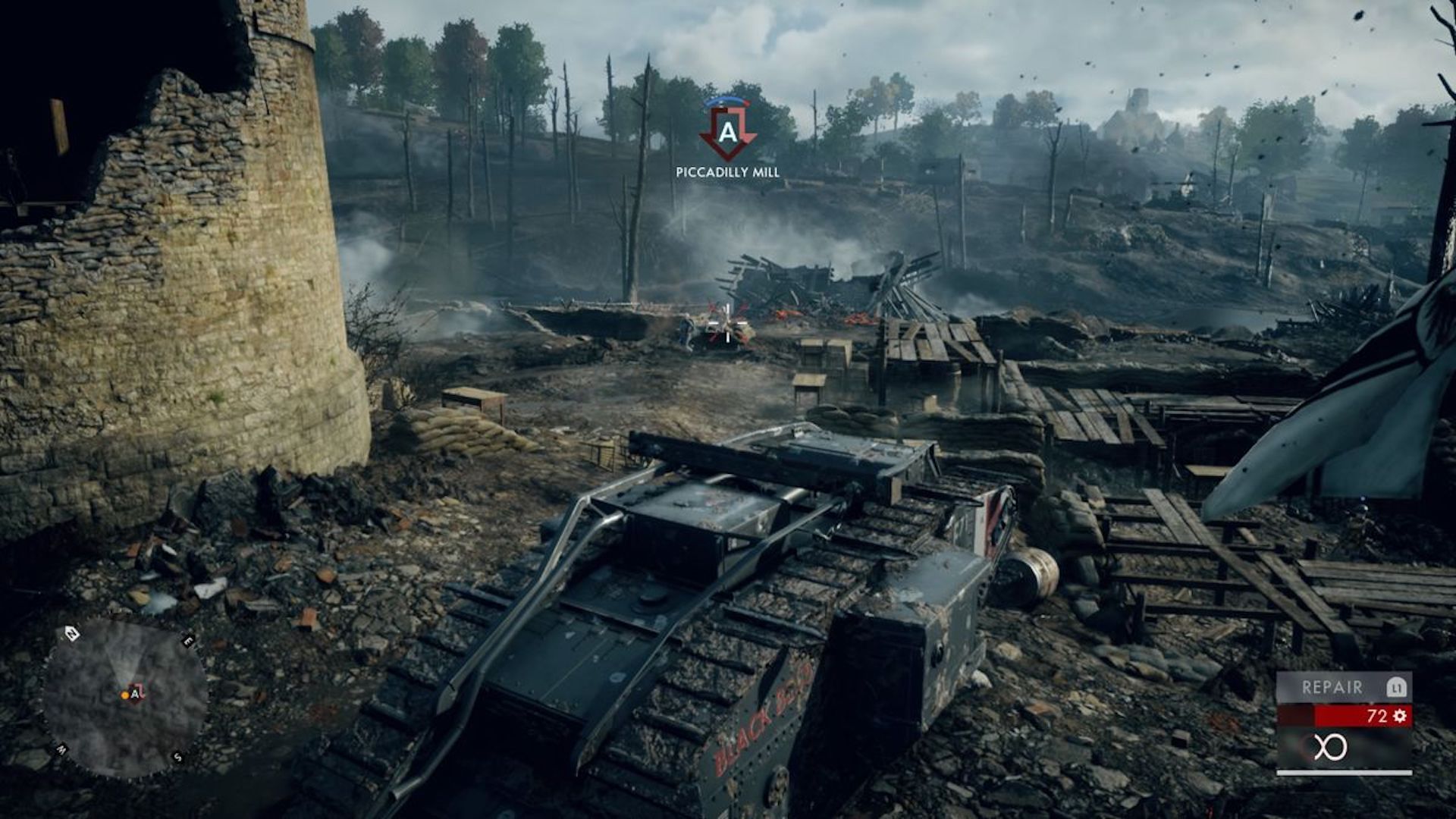Click the east indicator on the minimap compass
Screen dimensions: 1456x819
(188, 641)
